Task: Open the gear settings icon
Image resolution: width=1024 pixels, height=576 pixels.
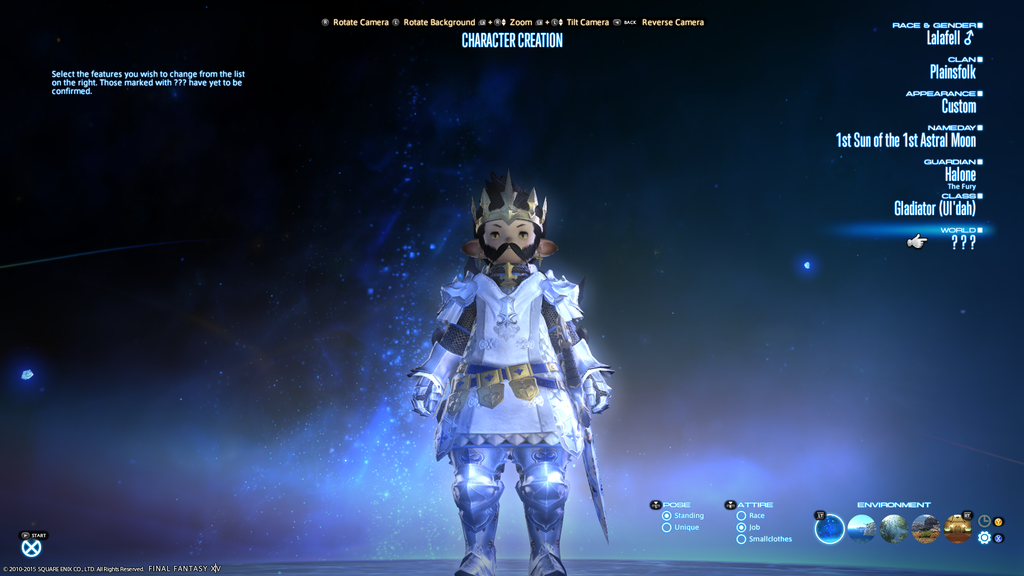Action: 984,538
